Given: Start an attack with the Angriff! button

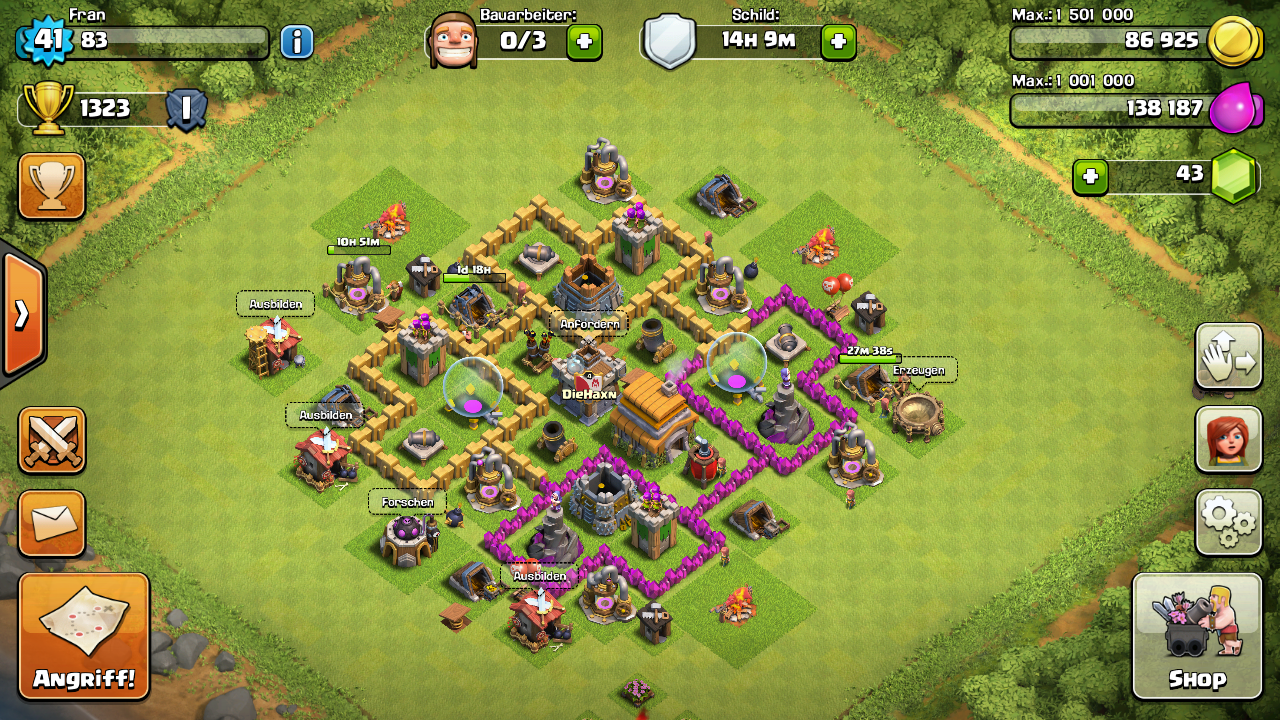Looking at the screenshot, I should coord(84,636).
